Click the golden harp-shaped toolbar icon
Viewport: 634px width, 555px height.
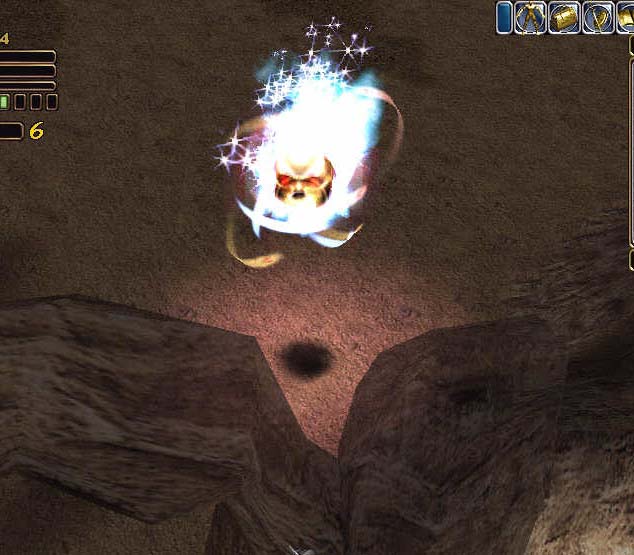pyautogui.click(x=598, y=18)
